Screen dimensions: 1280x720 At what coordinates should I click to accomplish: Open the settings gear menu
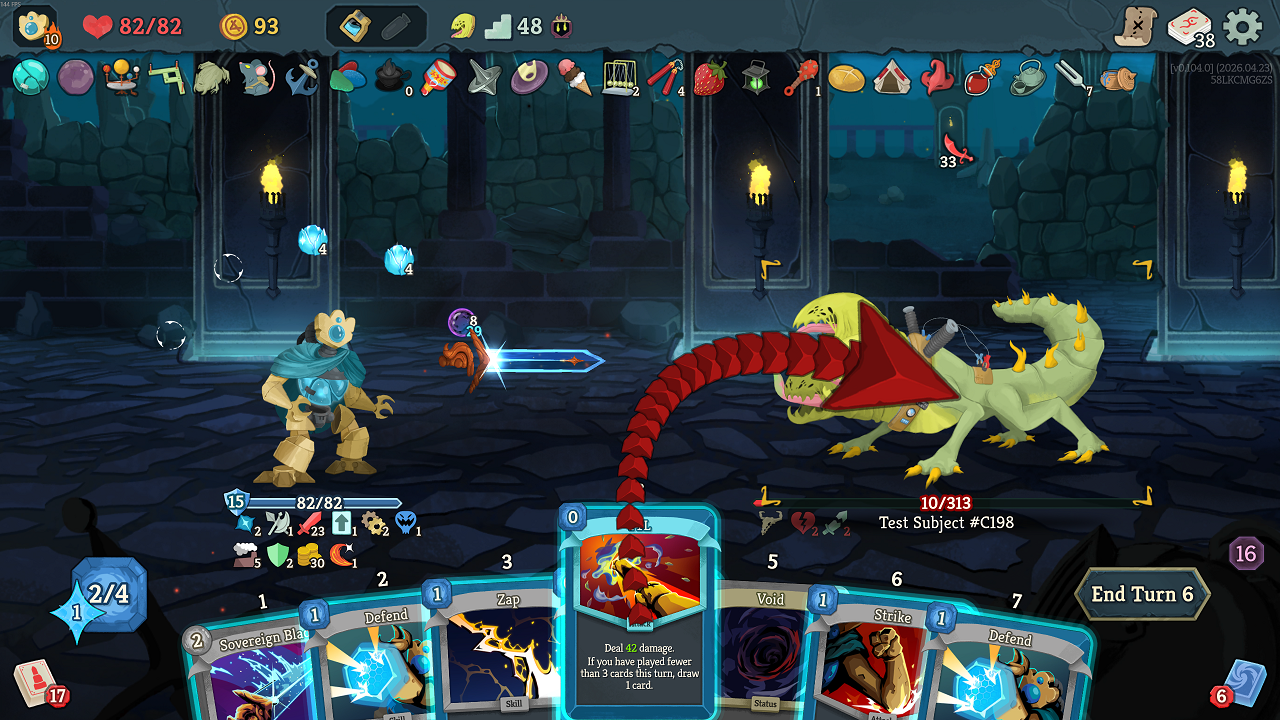pyautogui.click(x=1243, y=26)
